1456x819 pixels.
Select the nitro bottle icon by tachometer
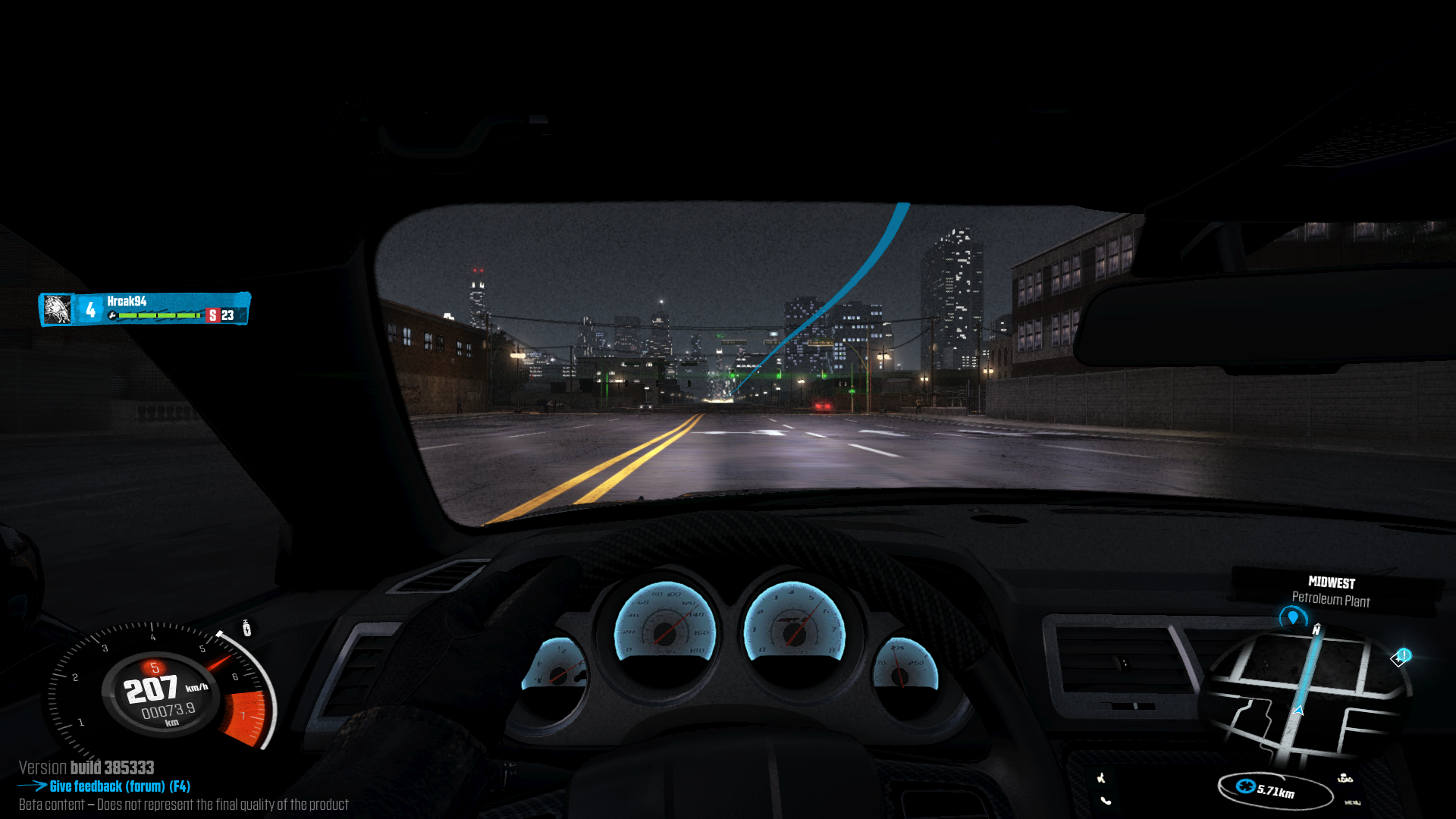(x=246, y=628)
